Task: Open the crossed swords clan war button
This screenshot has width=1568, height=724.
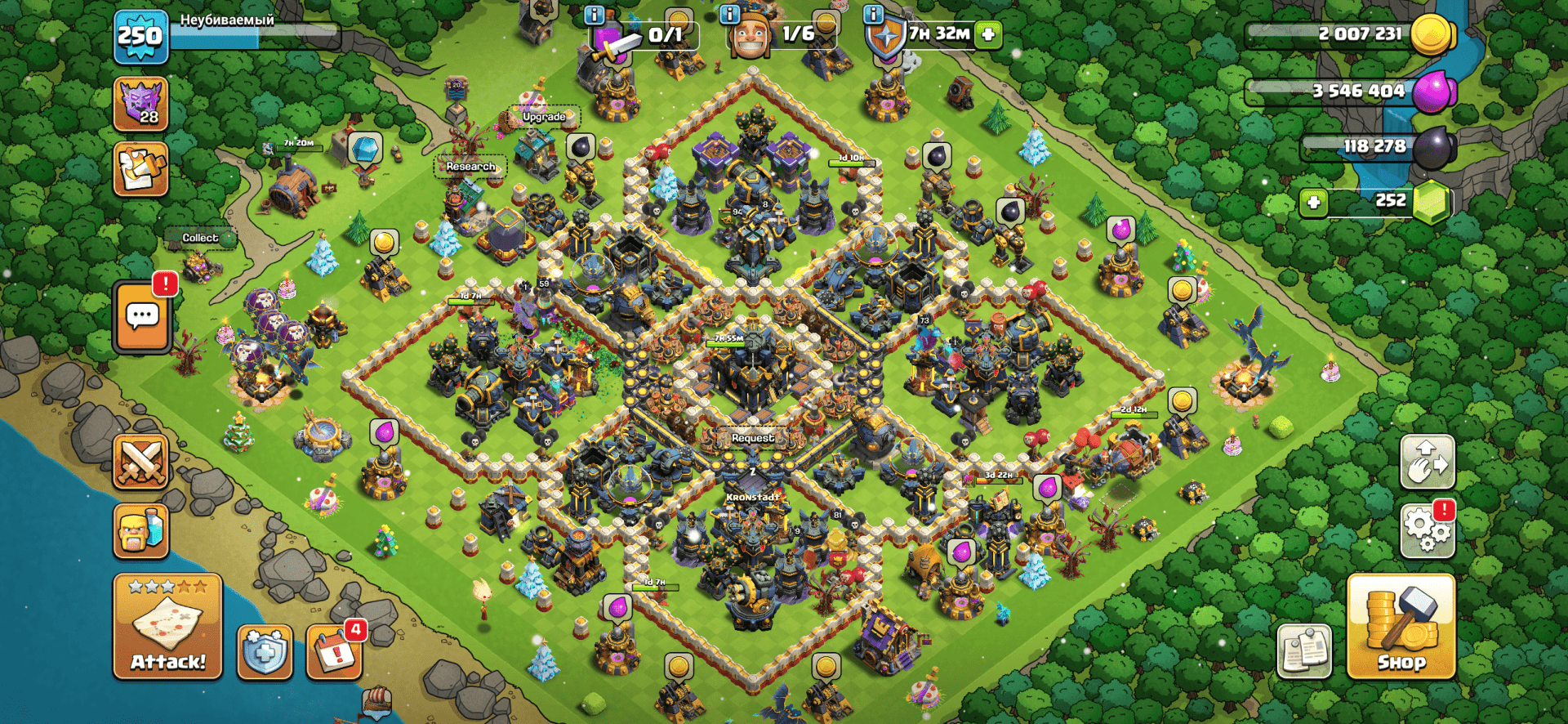Action: click(x=141, y=462)
